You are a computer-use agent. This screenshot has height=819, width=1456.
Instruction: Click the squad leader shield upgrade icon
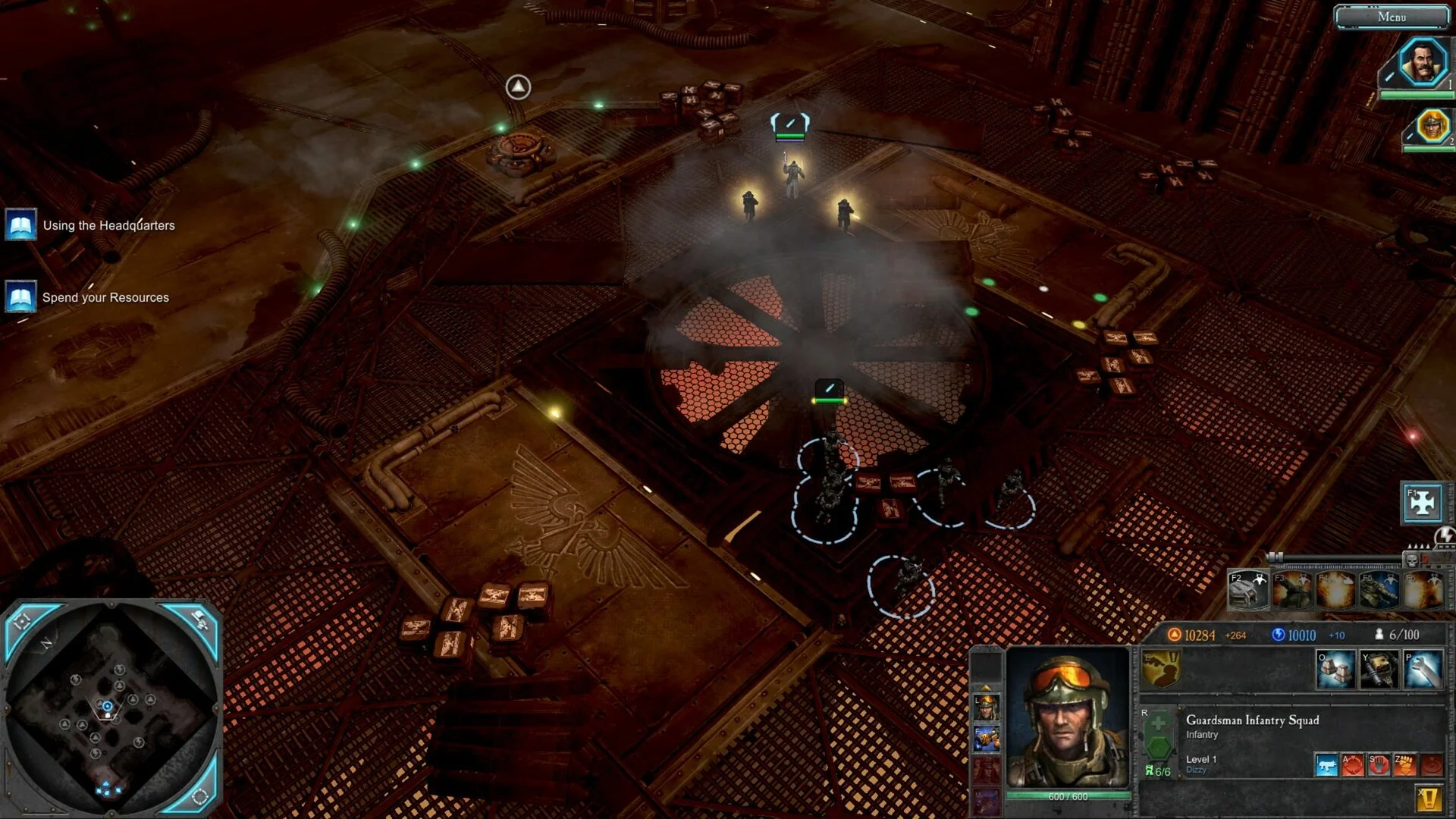tap(1160, 669)
